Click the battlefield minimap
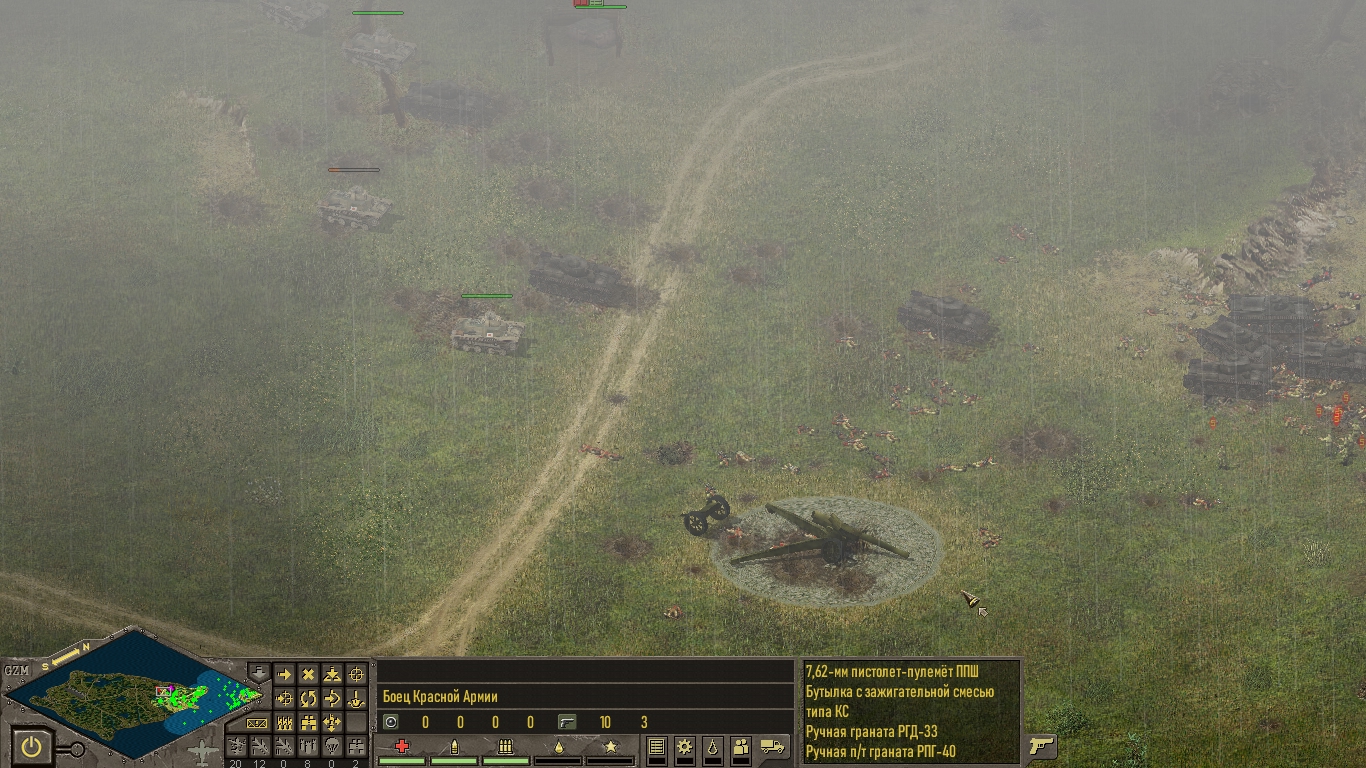 click(130, 692)
